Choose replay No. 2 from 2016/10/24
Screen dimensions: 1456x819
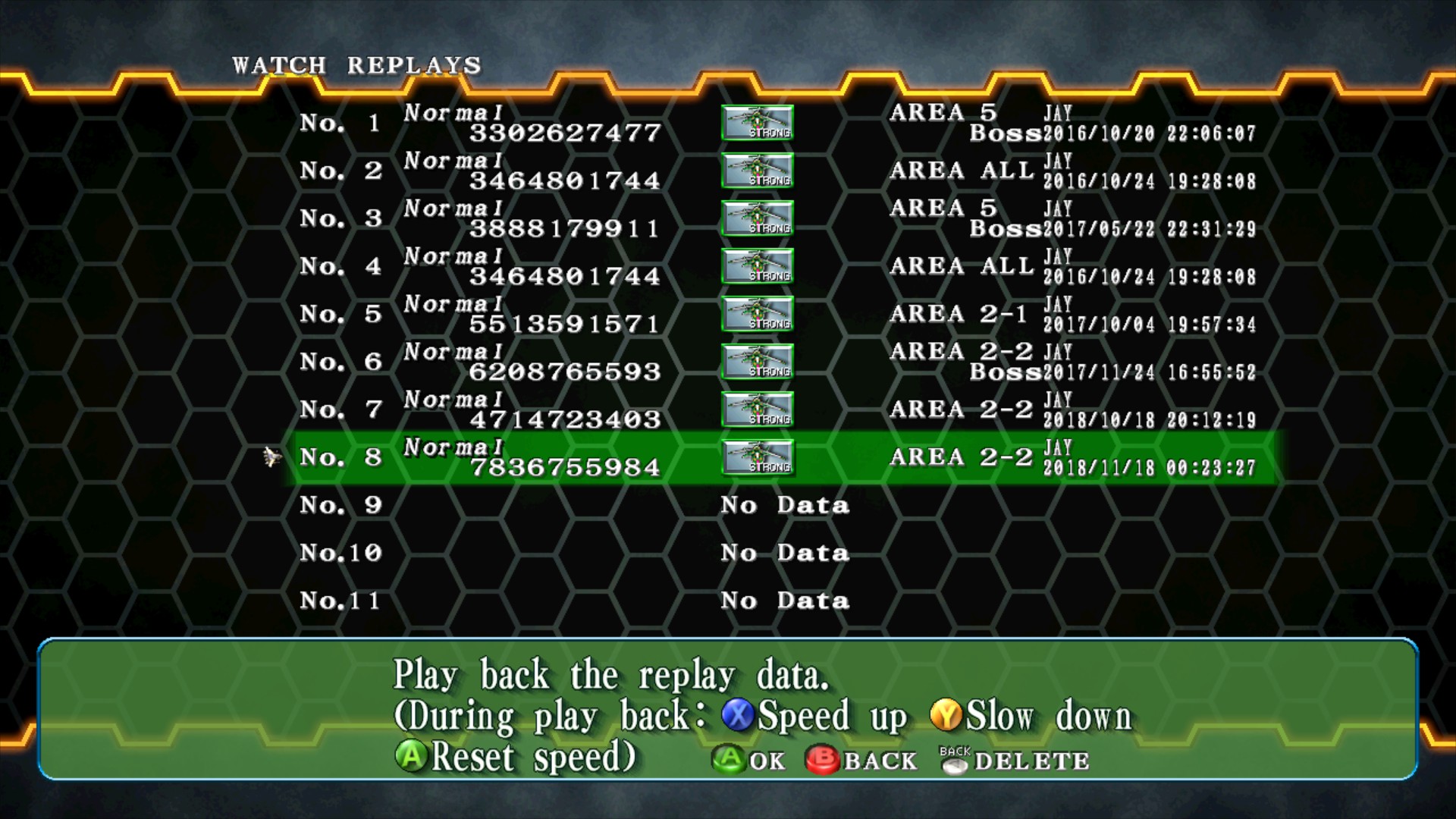pyautogui.click(x=781, y=171)
